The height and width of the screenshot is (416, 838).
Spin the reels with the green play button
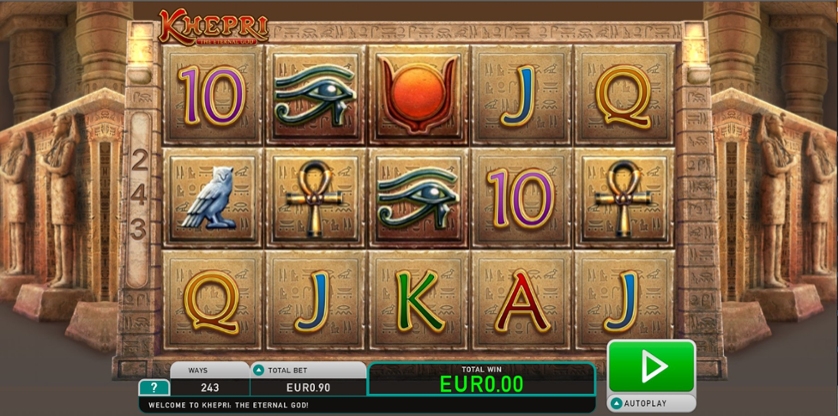pyautogui.click(x=651, y=366)
